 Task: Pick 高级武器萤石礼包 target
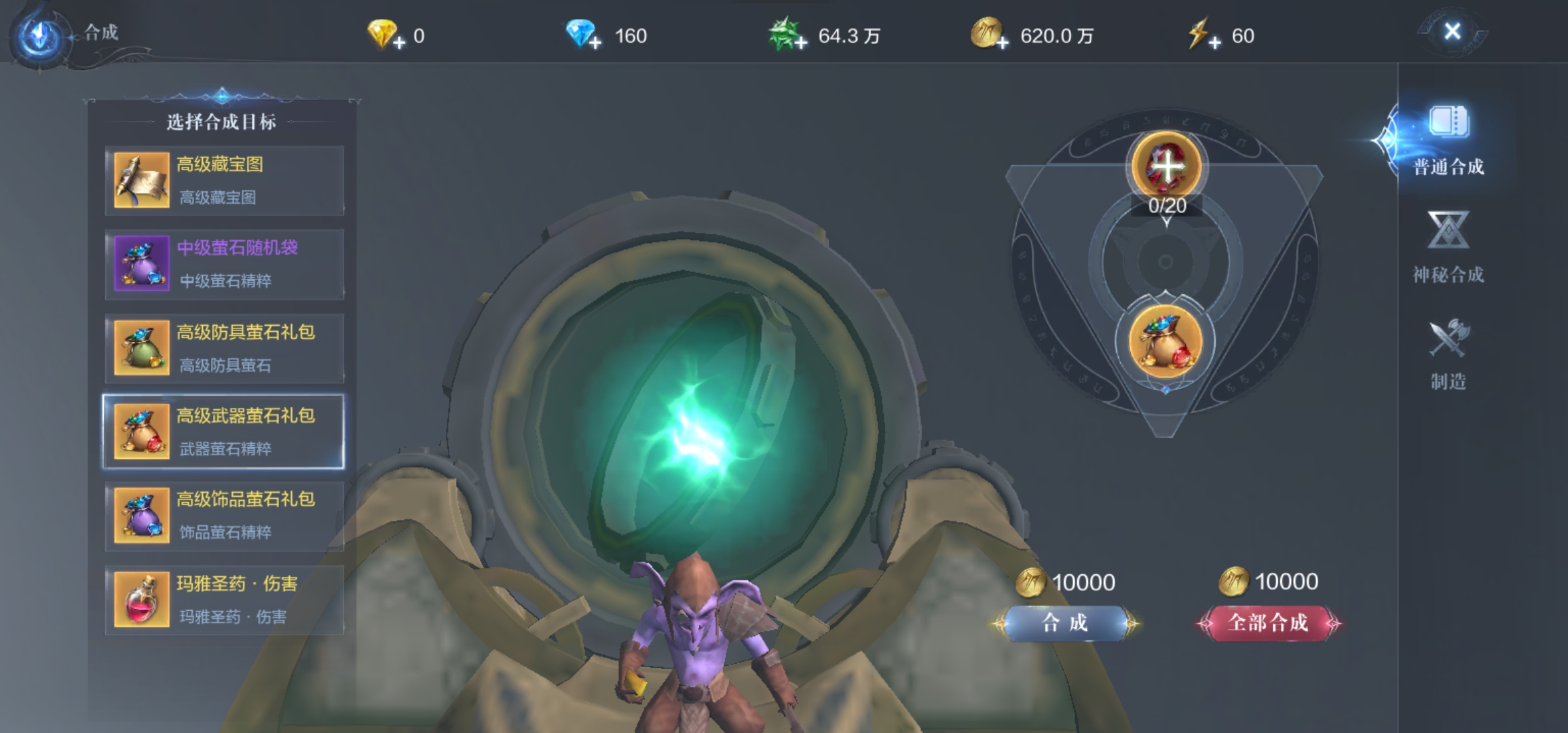(224, 432)
